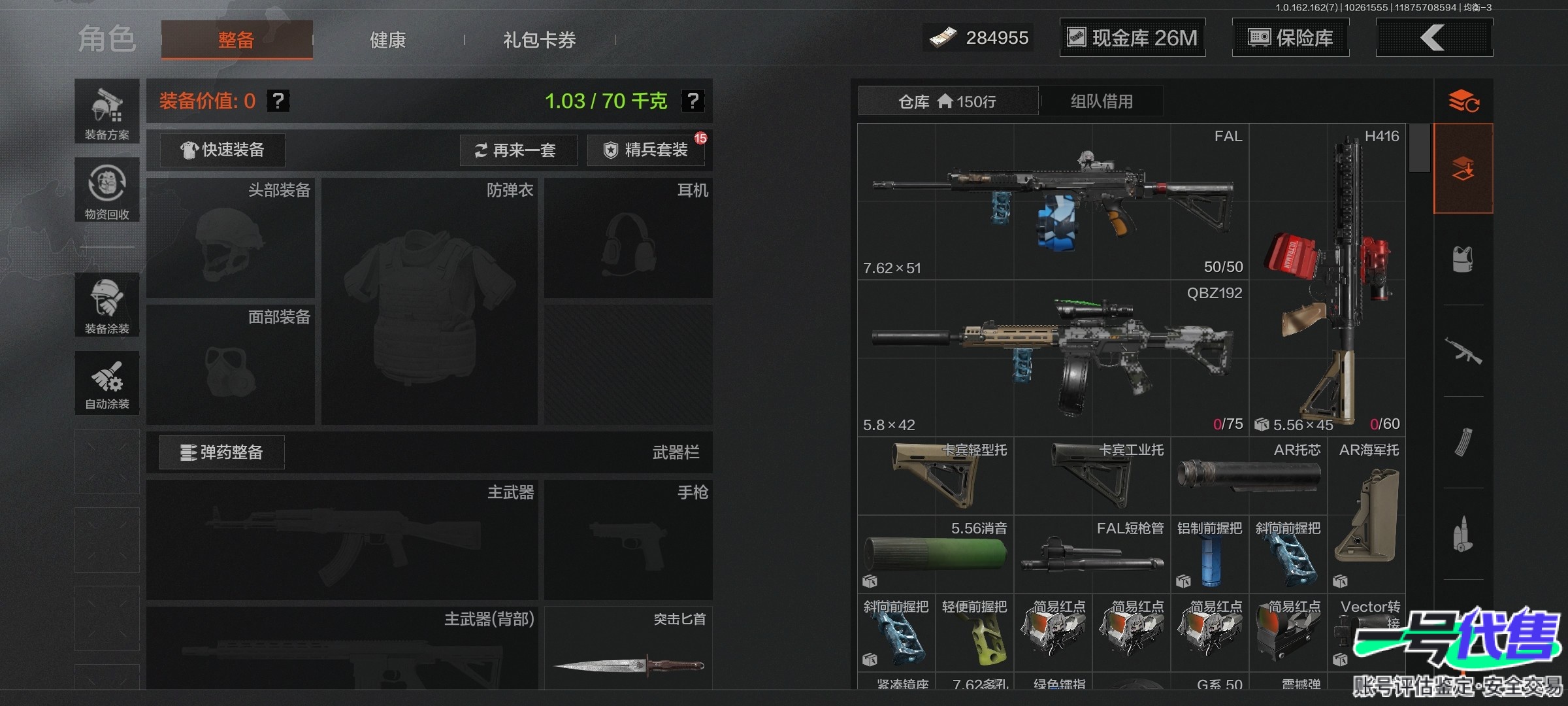Open 物资回收 item recycling

pyautogui.click(x=107, y=190)
